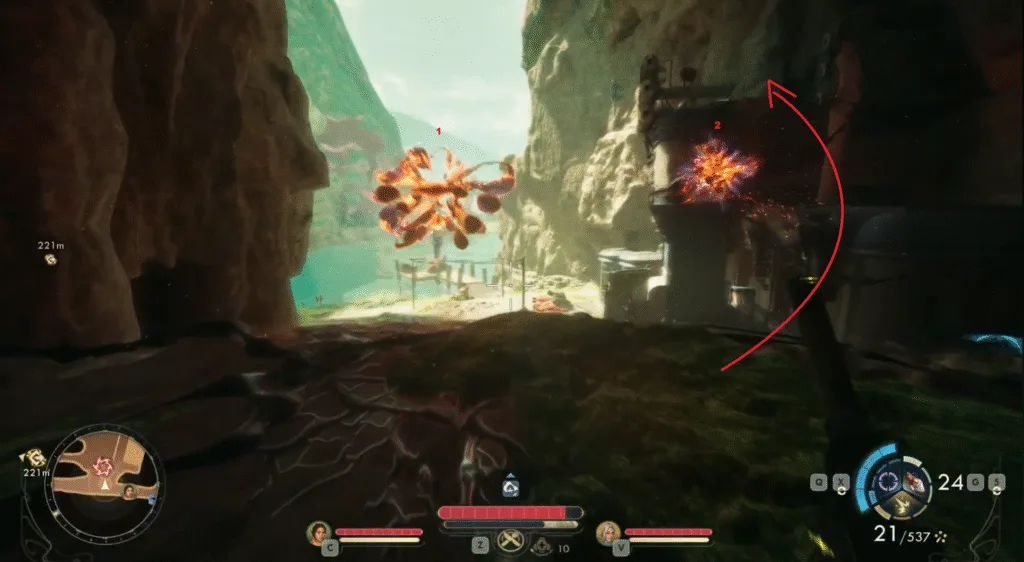Select the dark-haired companion portrait
The width and height of the screenshot is (1024, 562).
[x=318, y=532]
